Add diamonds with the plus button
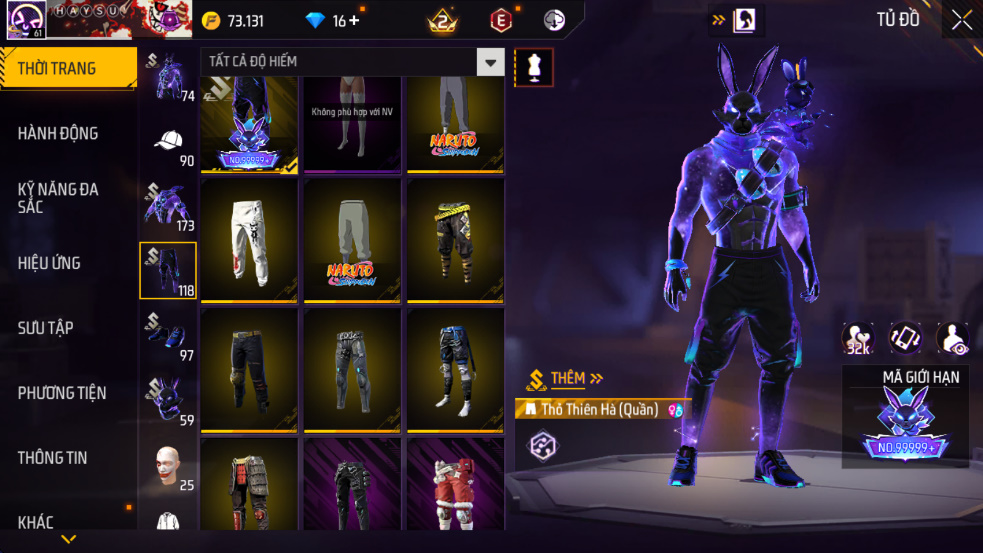 pos(354,21)
